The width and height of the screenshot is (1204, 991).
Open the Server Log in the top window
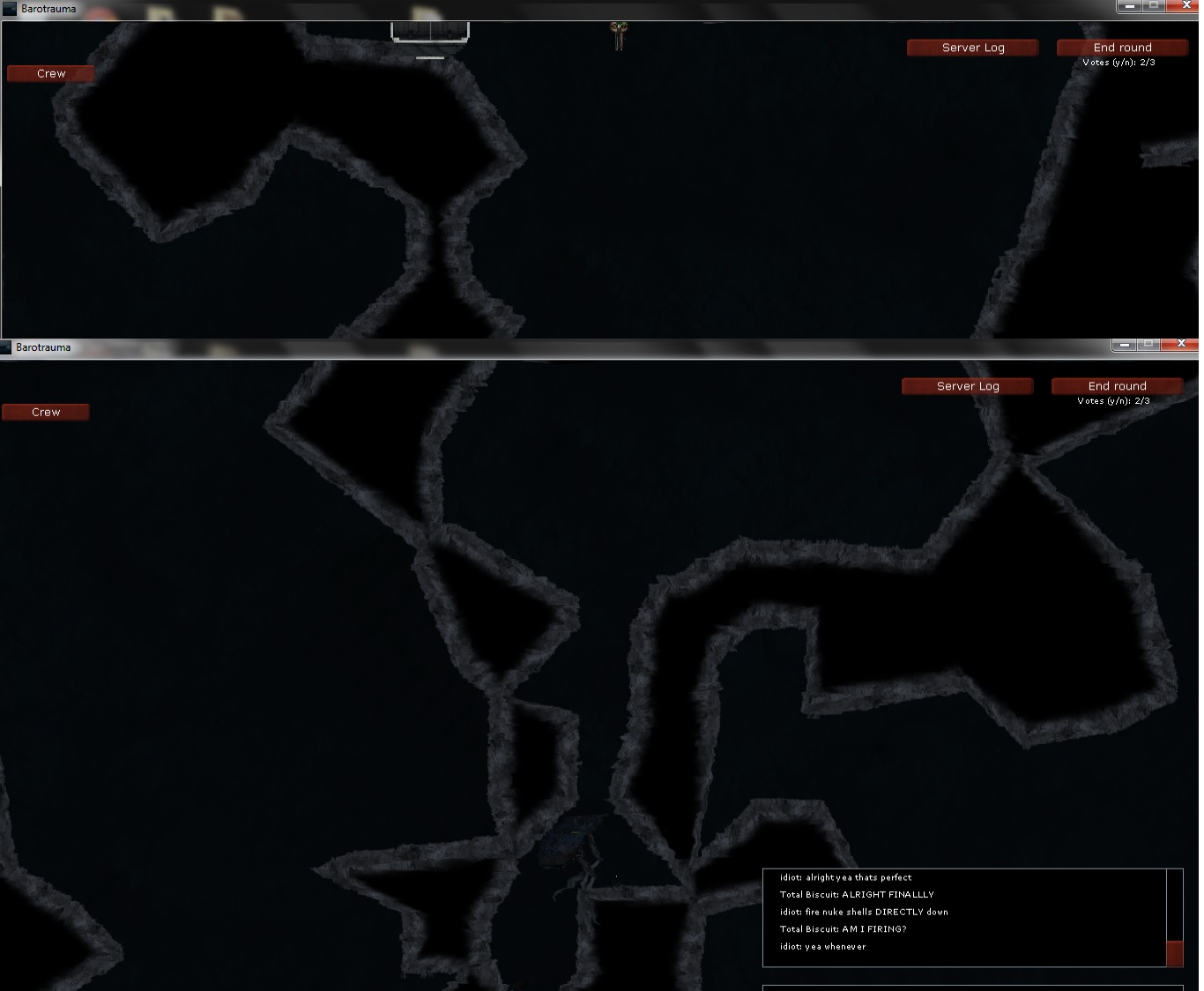pyautogui.click(x=972, y=47)
